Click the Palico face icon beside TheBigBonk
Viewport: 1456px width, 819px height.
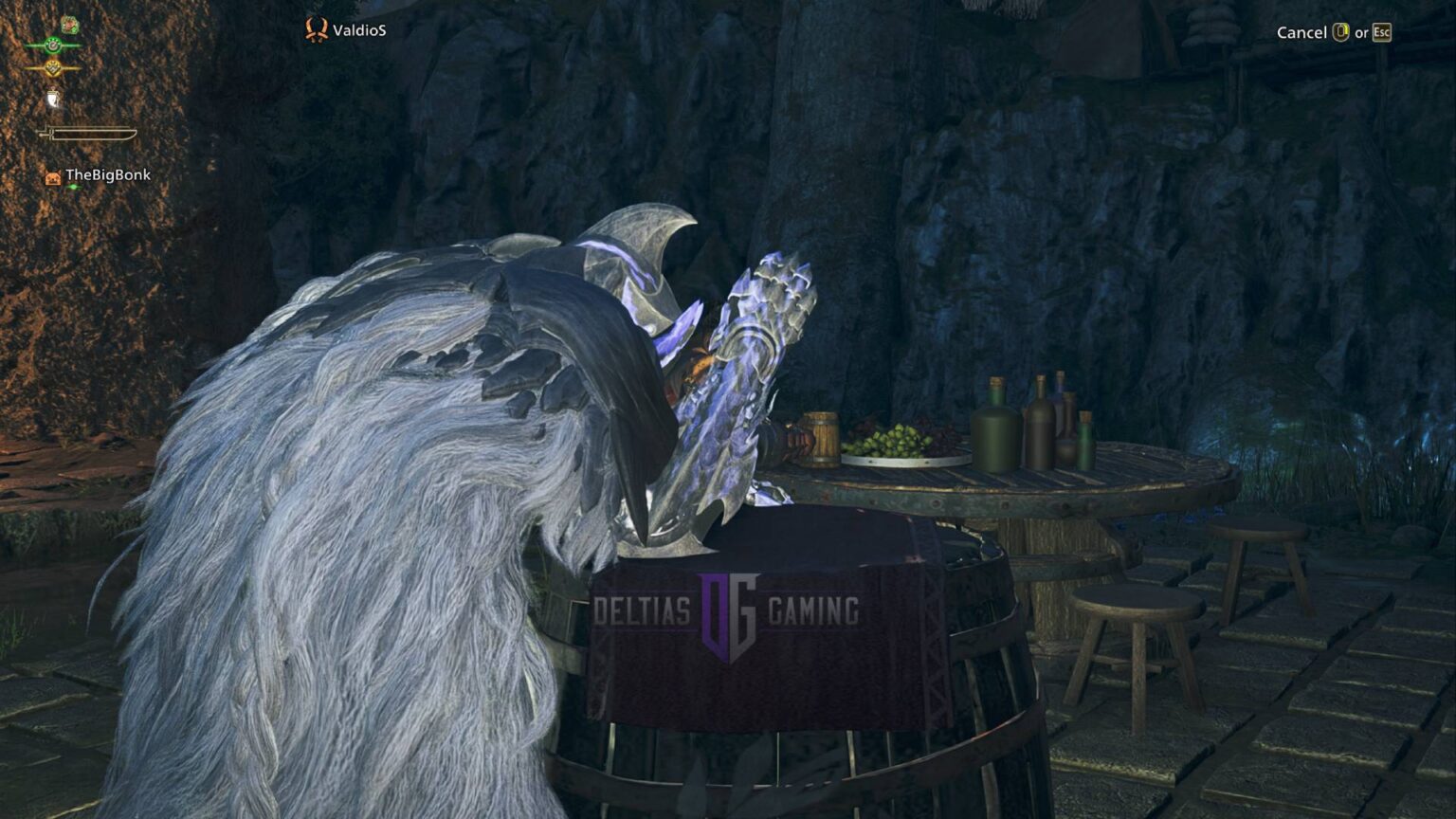[x=53, y=176]
